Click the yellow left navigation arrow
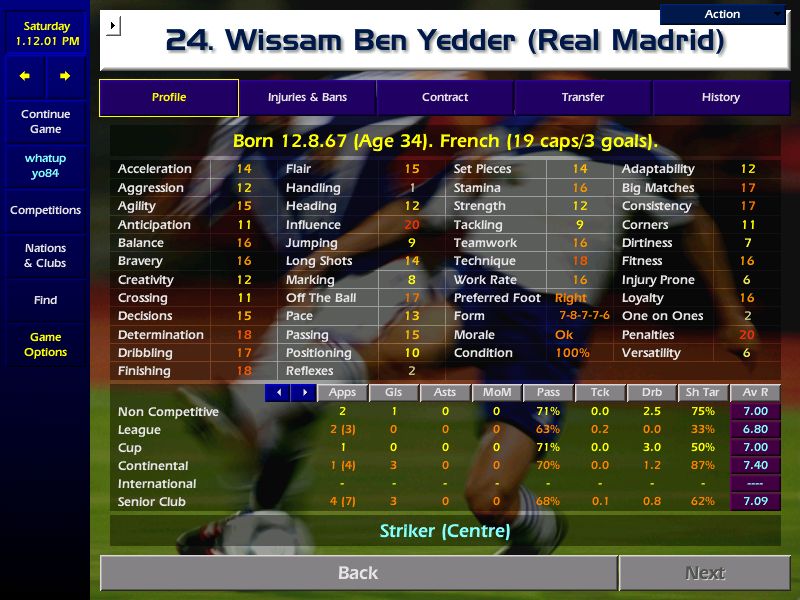The height and width of the screenshot is (600, 800). (25, 76)
